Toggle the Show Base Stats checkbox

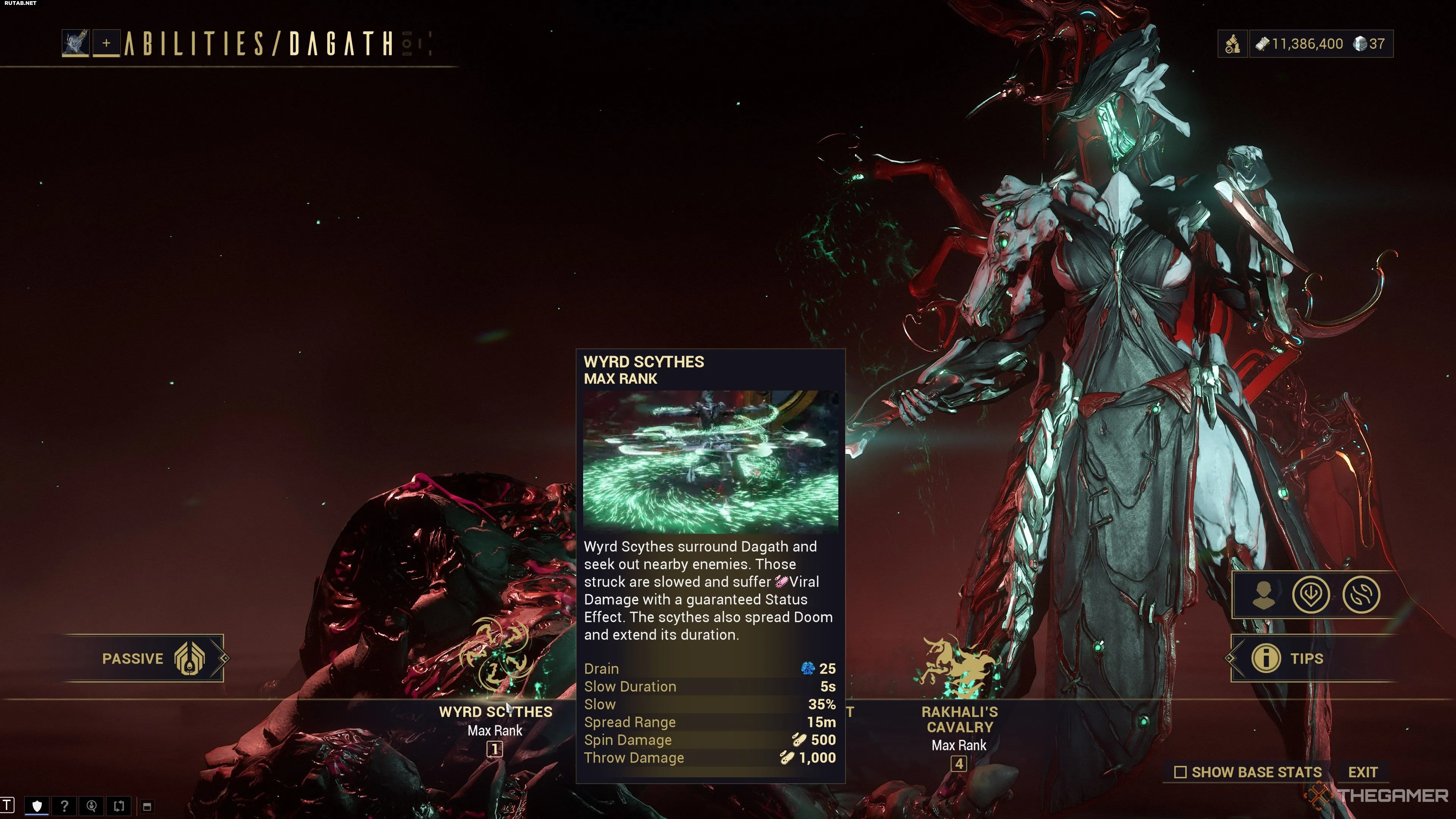point(1180,772)
